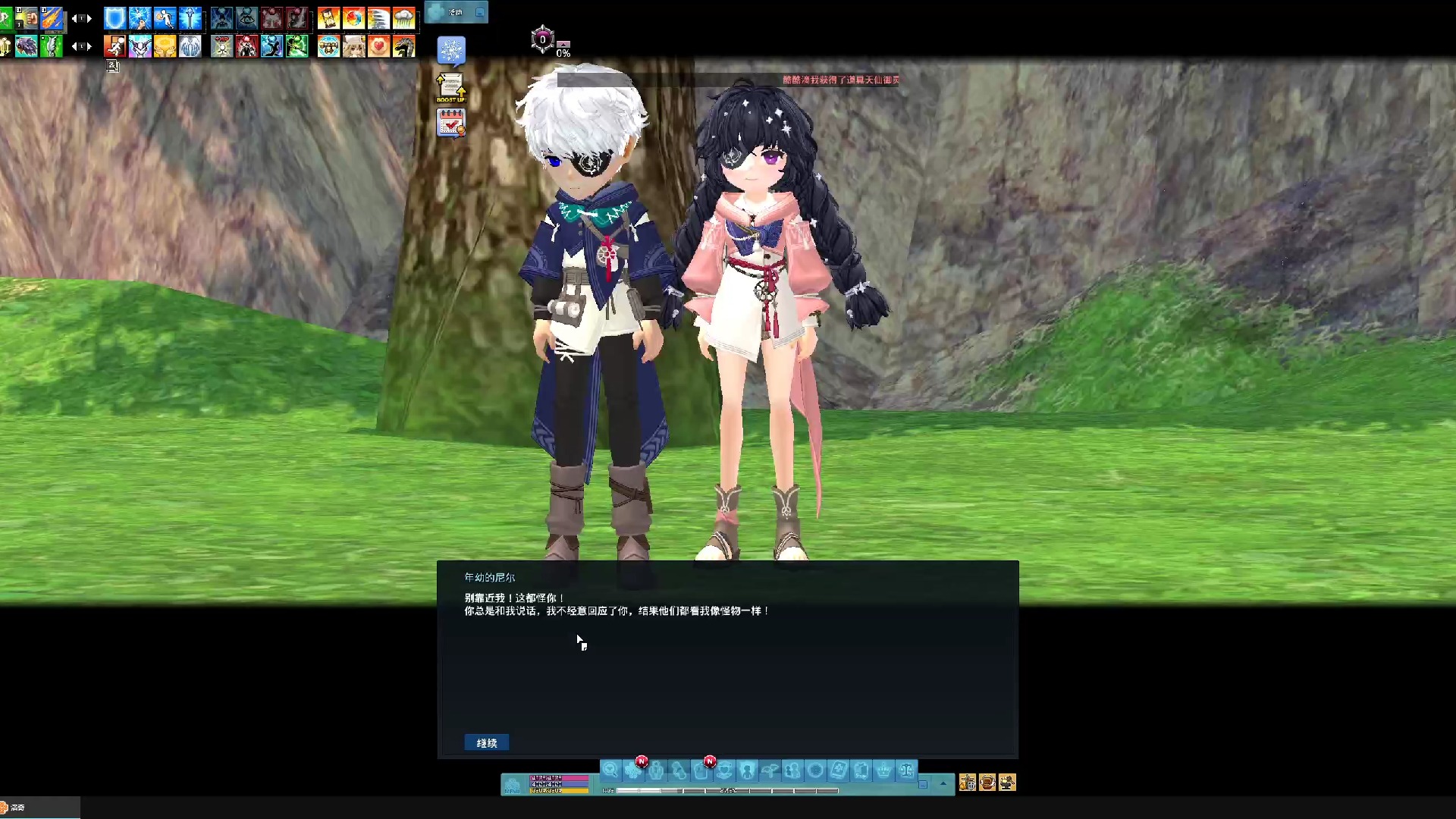This screenshot has width=1456, height=819.
Task: Click the experience progress bar at bottom
Action: (x=728, y=790)
